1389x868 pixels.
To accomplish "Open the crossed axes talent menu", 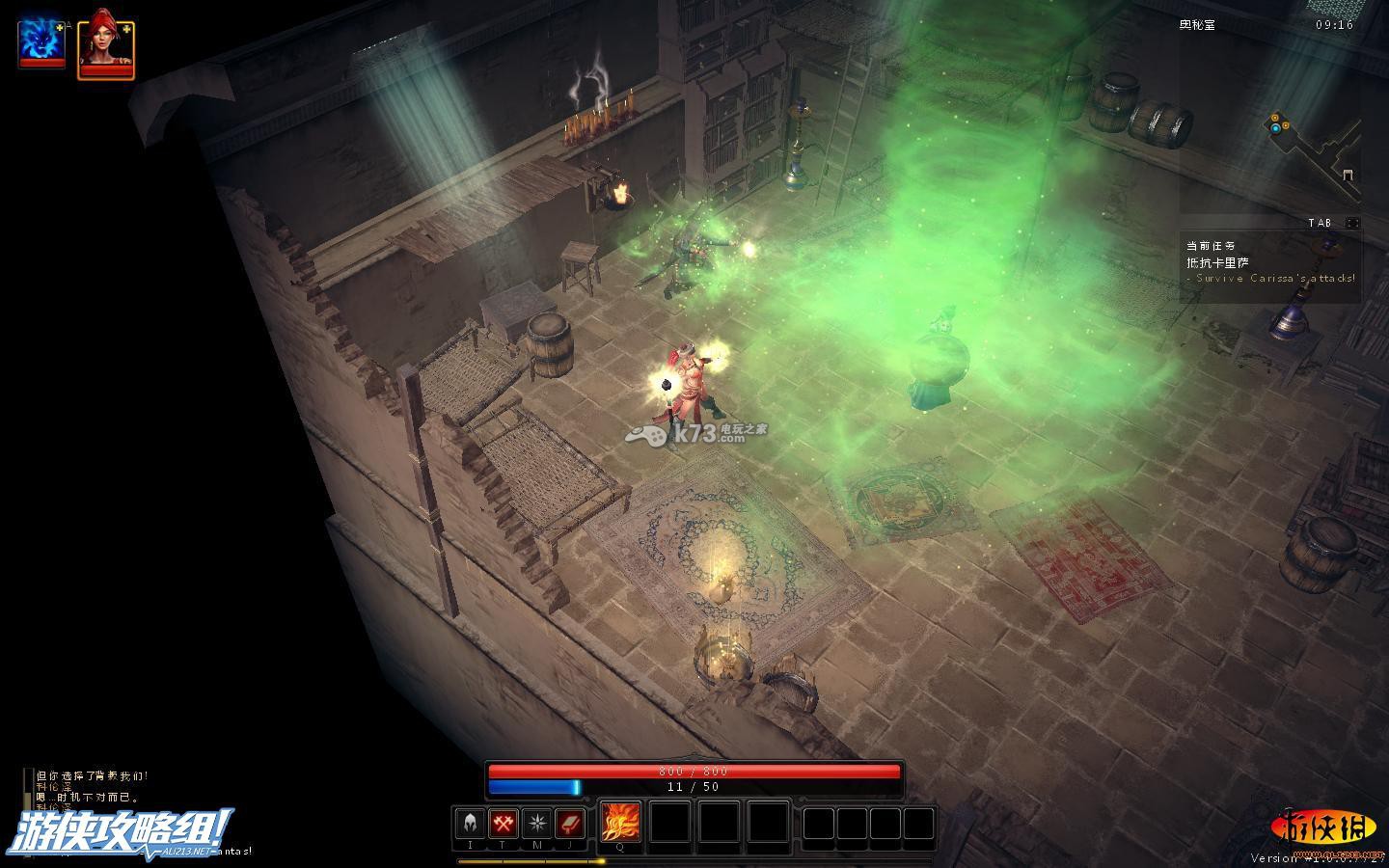I will (504, 824).
